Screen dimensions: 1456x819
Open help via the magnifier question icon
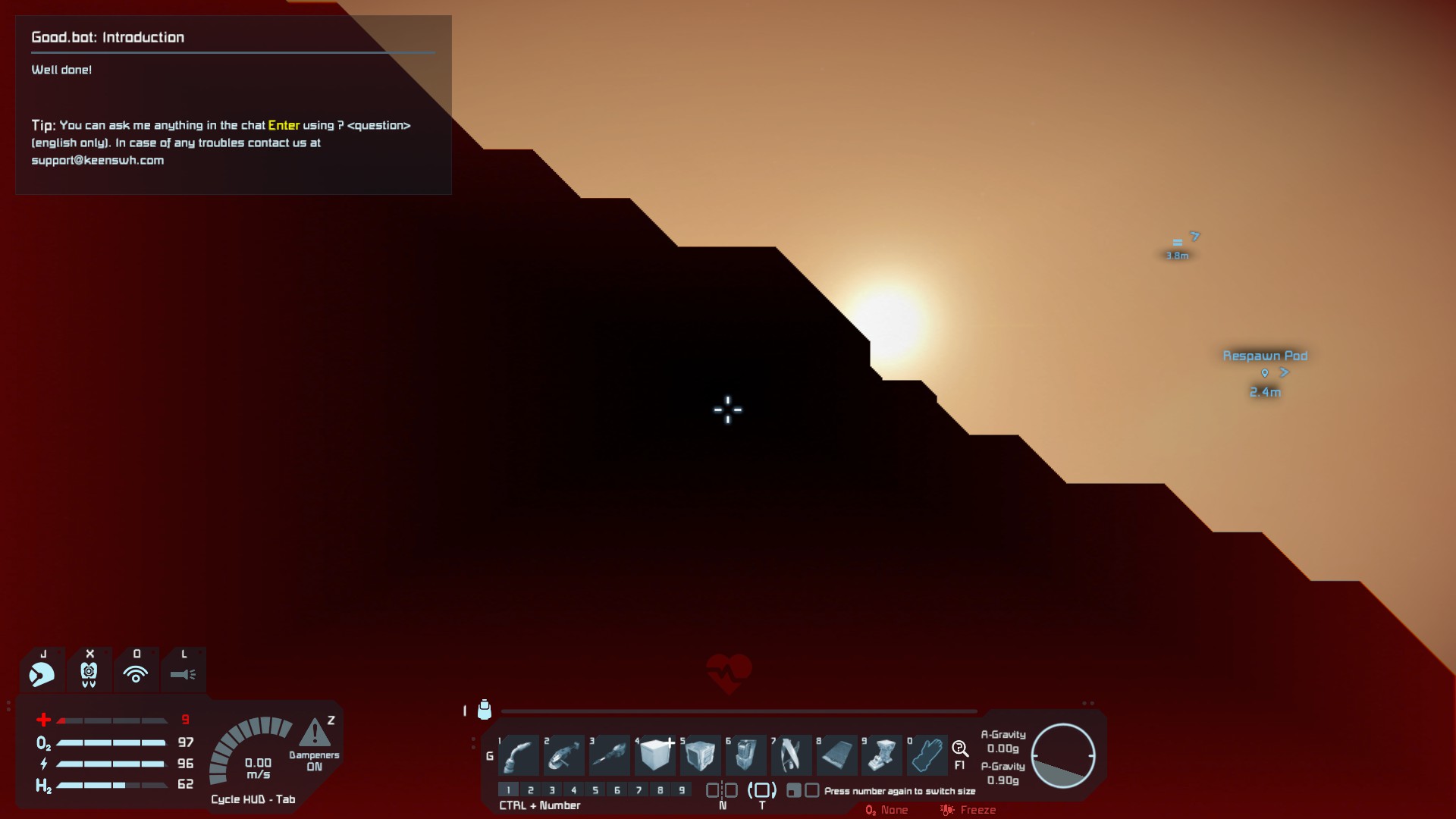click(x=960, y=750)
